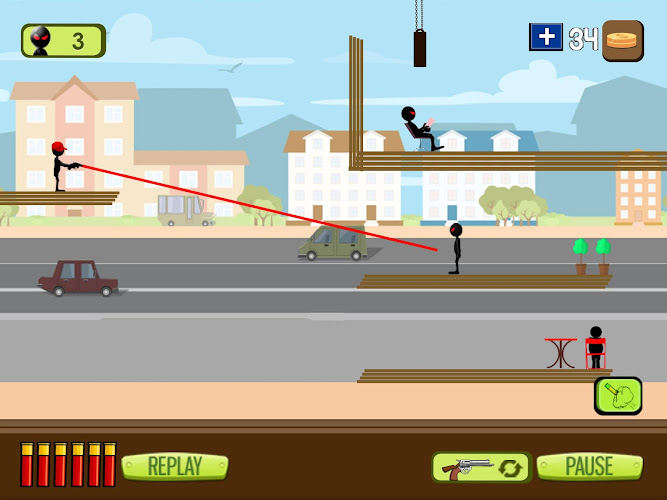Image resolution: width=667 pixels, height=500 pixels.
Task: Activate the green hint button
Action: [618, 396]
